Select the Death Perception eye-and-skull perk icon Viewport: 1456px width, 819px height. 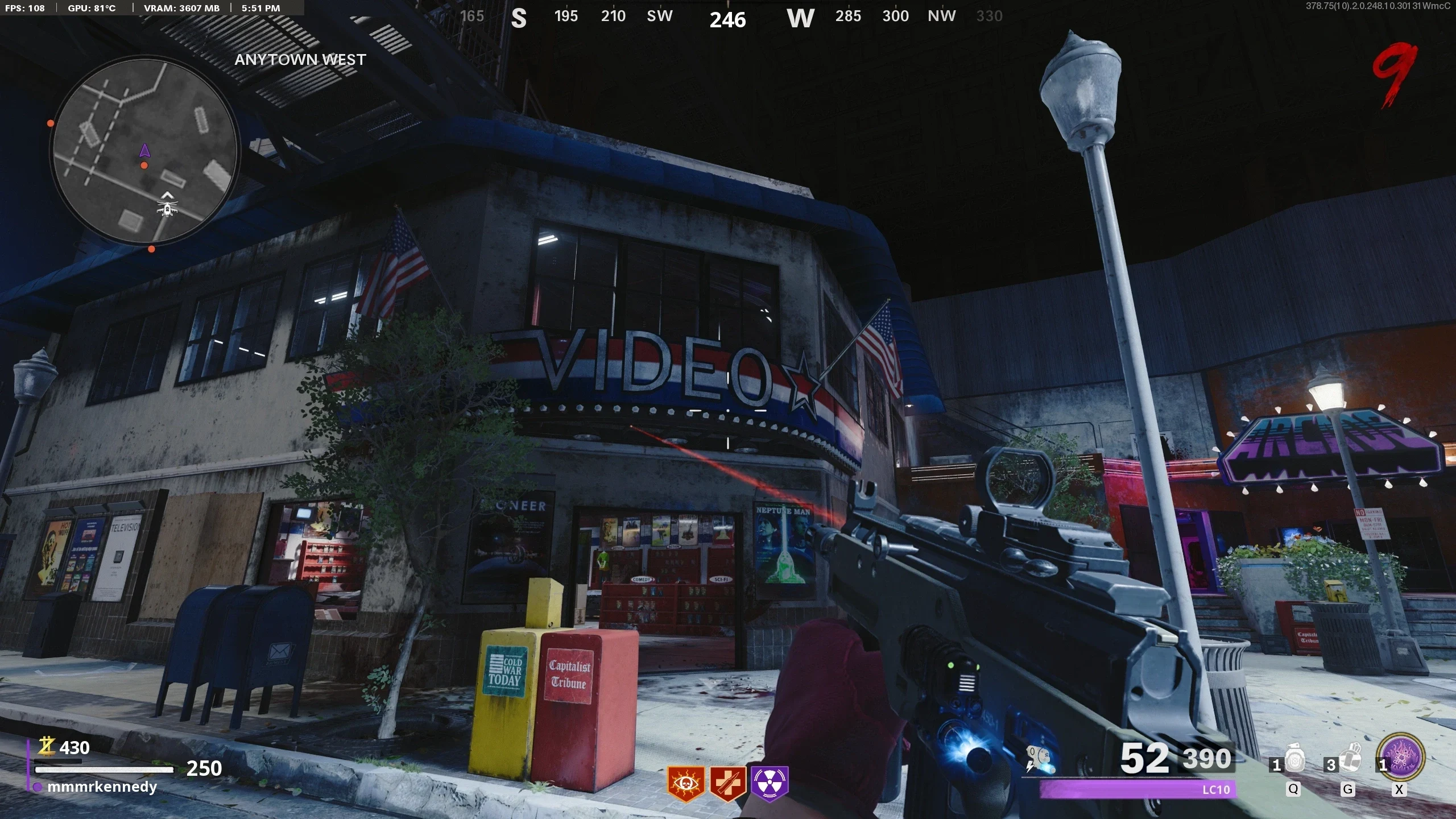(685, 783)
